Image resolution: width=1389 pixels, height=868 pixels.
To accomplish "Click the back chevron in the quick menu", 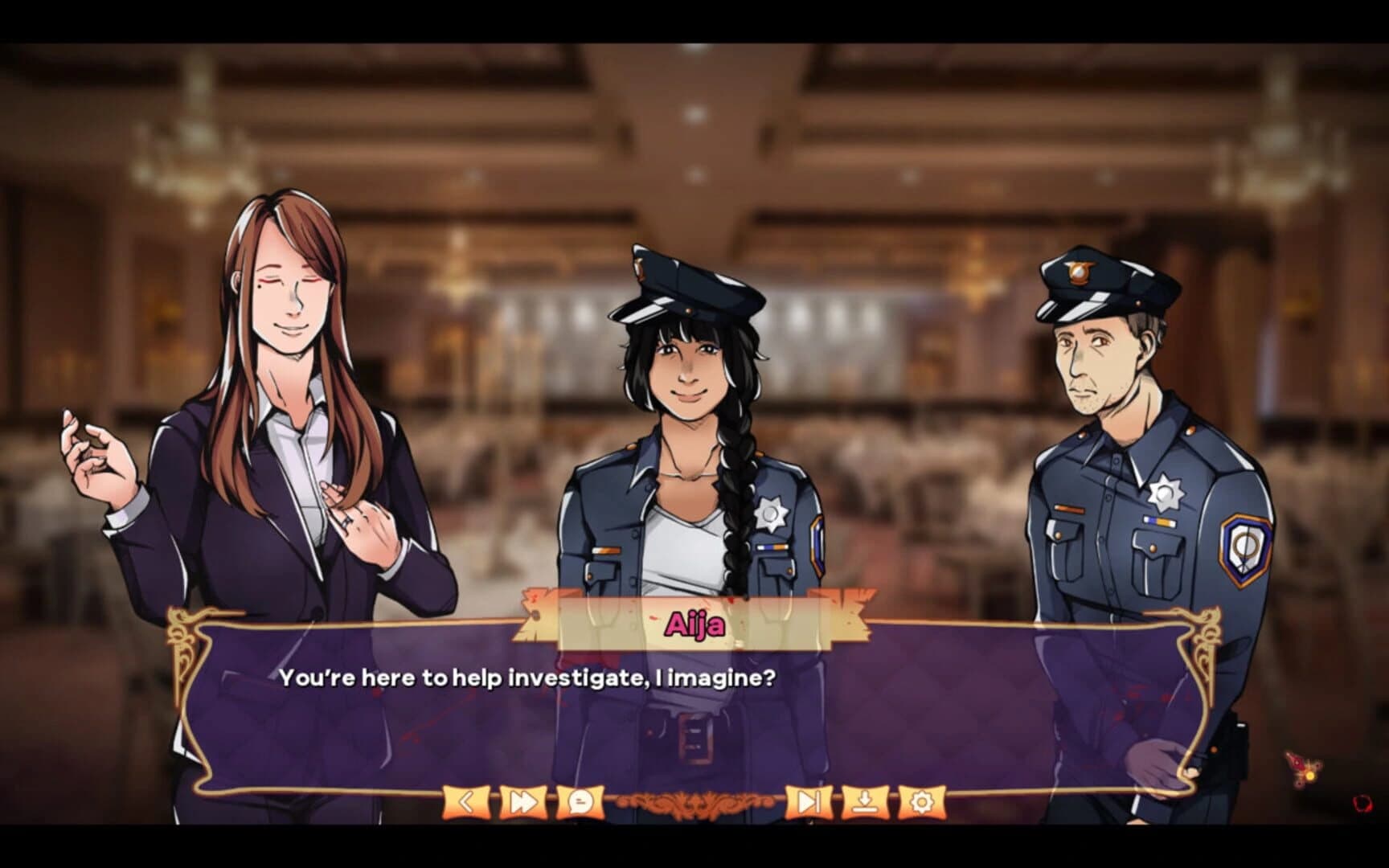I will pos(465,800).
